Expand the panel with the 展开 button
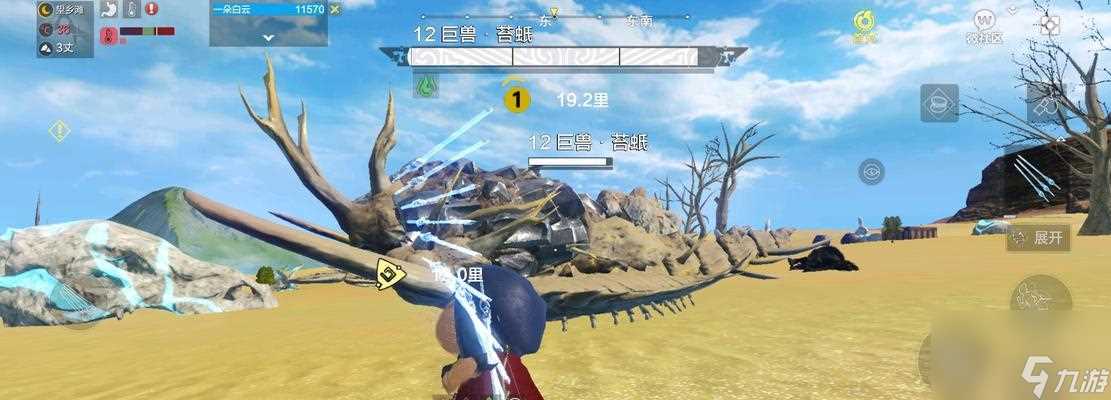This screenshot has width=1111, height=400. coord(1039,238)
